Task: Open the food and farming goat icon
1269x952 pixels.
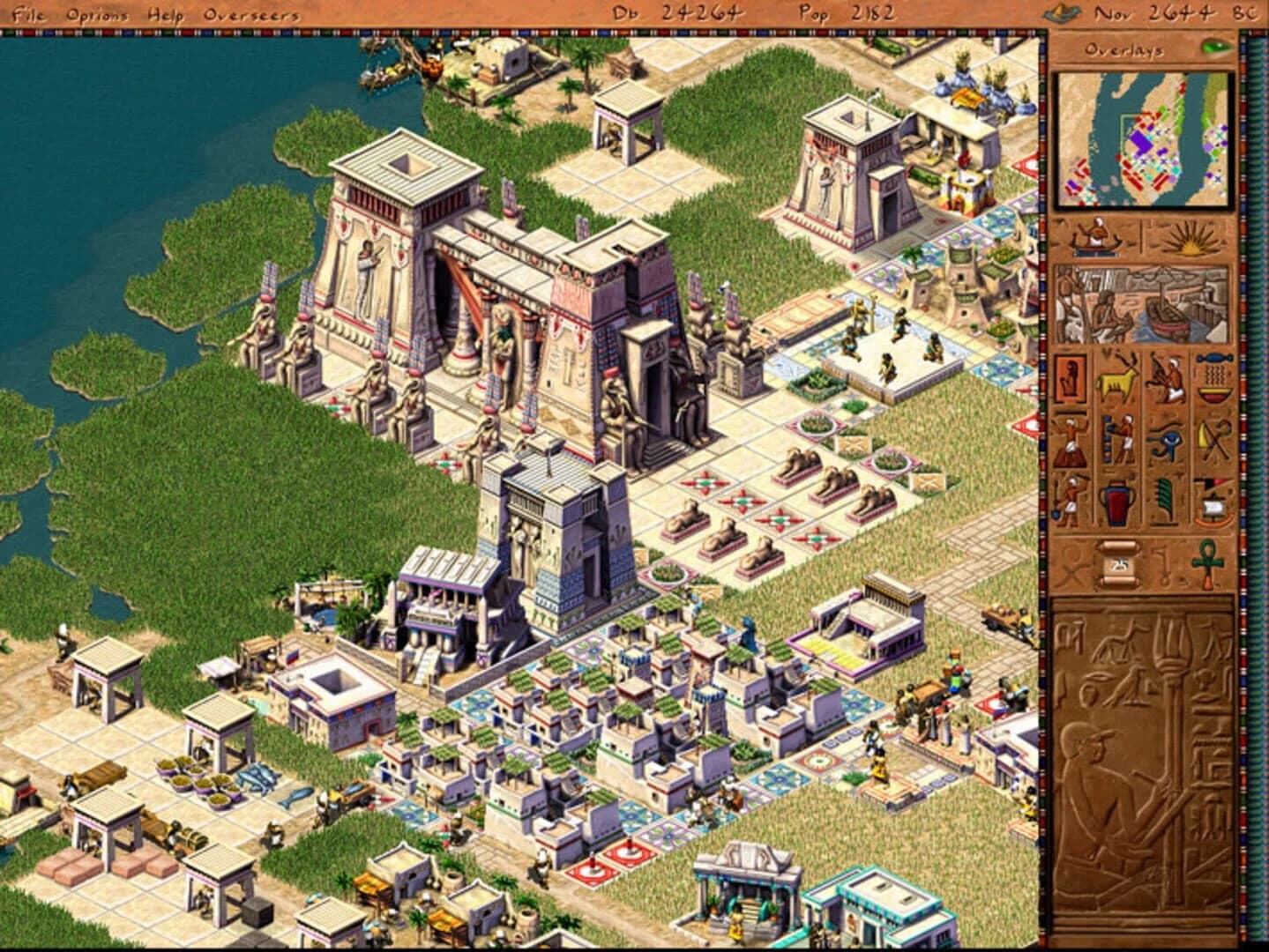Action: pyautogui.click(x=1114, y=379)
